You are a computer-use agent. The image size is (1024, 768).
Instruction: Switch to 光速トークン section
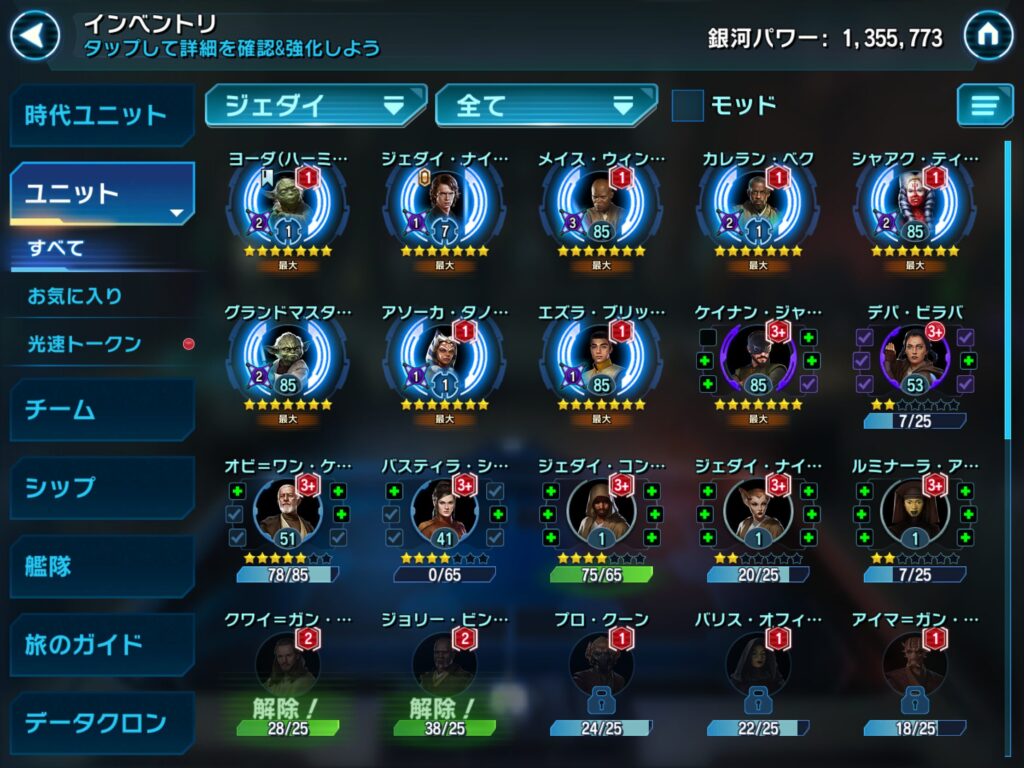pyautogui.click(x=85, y=344)
